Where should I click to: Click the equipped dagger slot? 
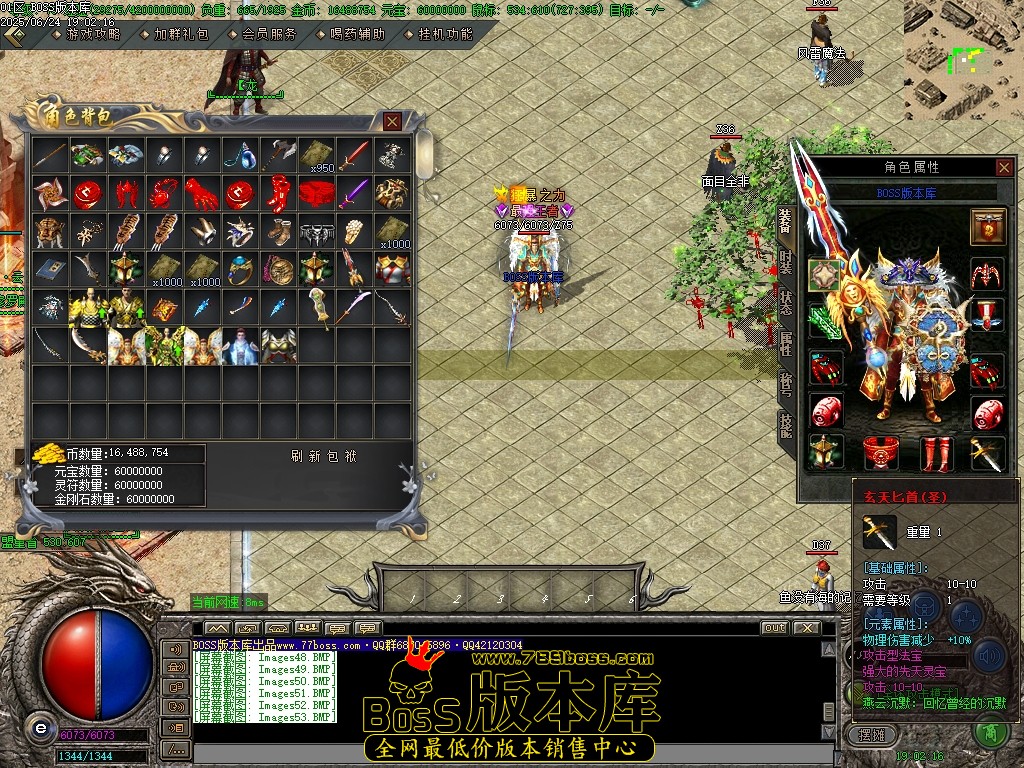pos(987,453)
